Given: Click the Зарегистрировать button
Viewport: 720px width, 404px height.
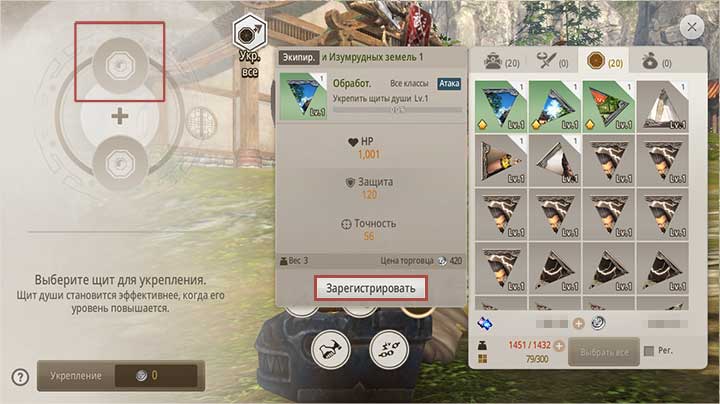Looking at the screenshot, I should point(371,288).
